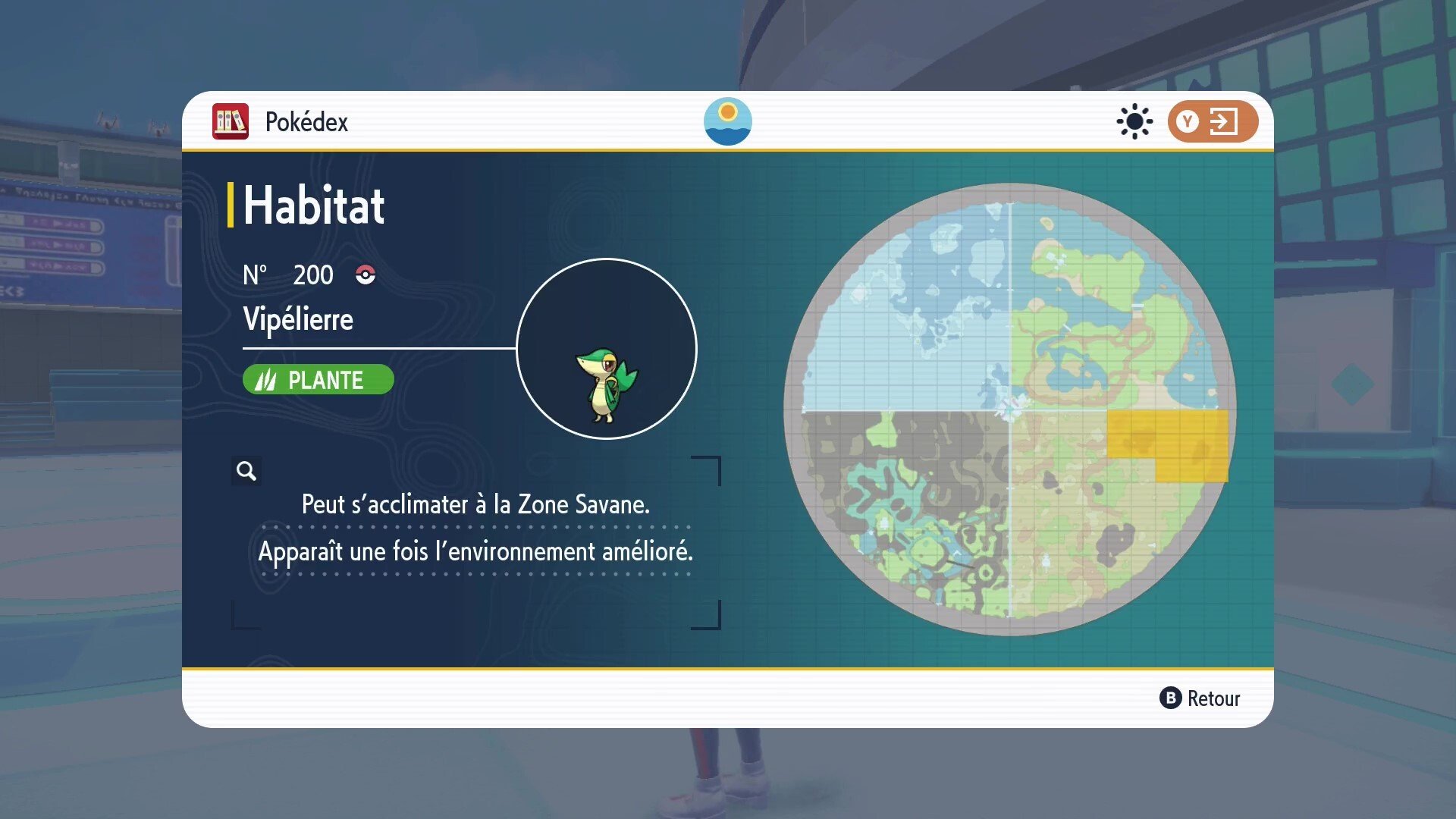
Task: Switch to the Habitat tab
Action: (313, 203)
